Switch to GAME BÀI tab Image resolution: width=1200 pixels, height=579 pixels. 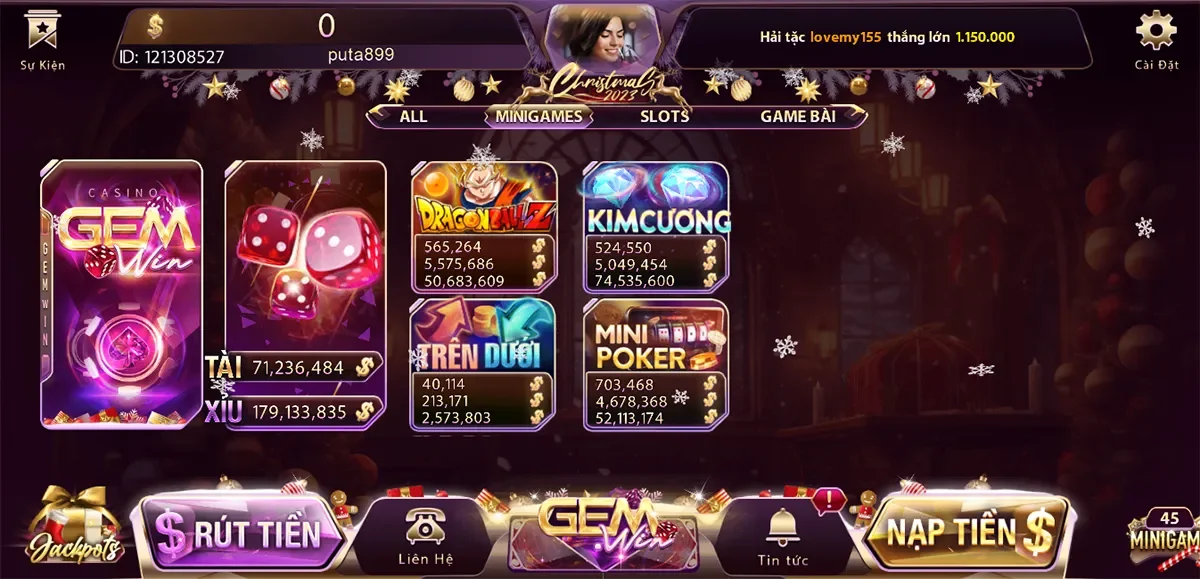(x=797, y=116)
